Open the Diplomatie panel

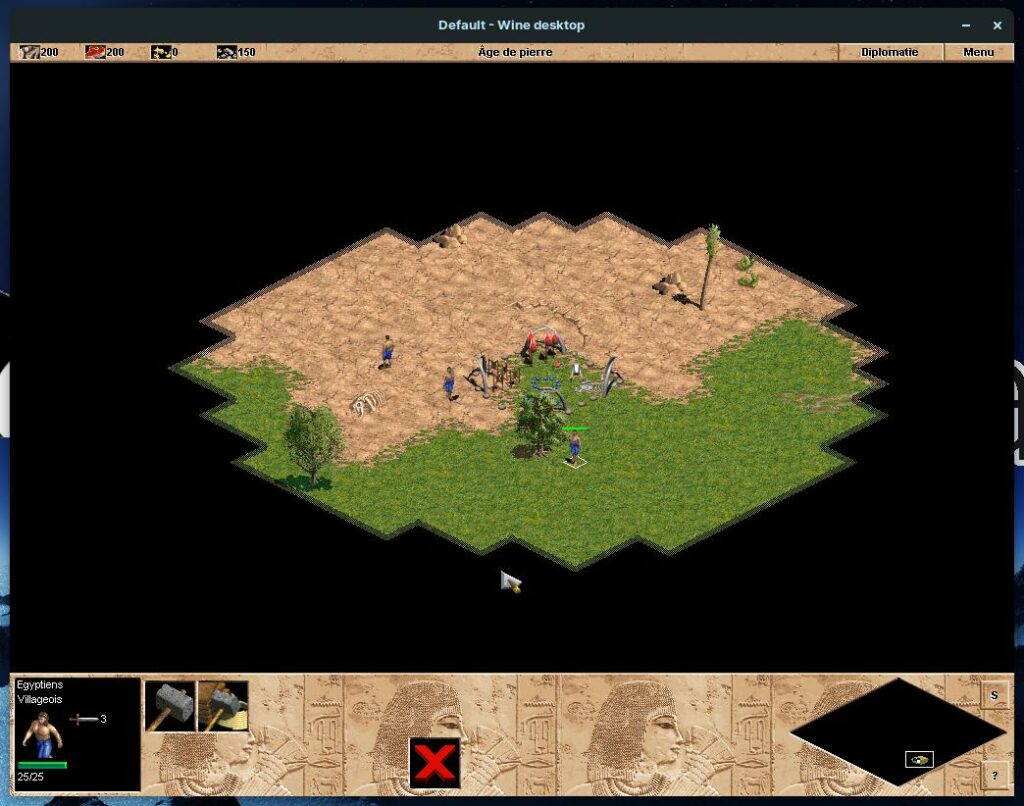889,52
